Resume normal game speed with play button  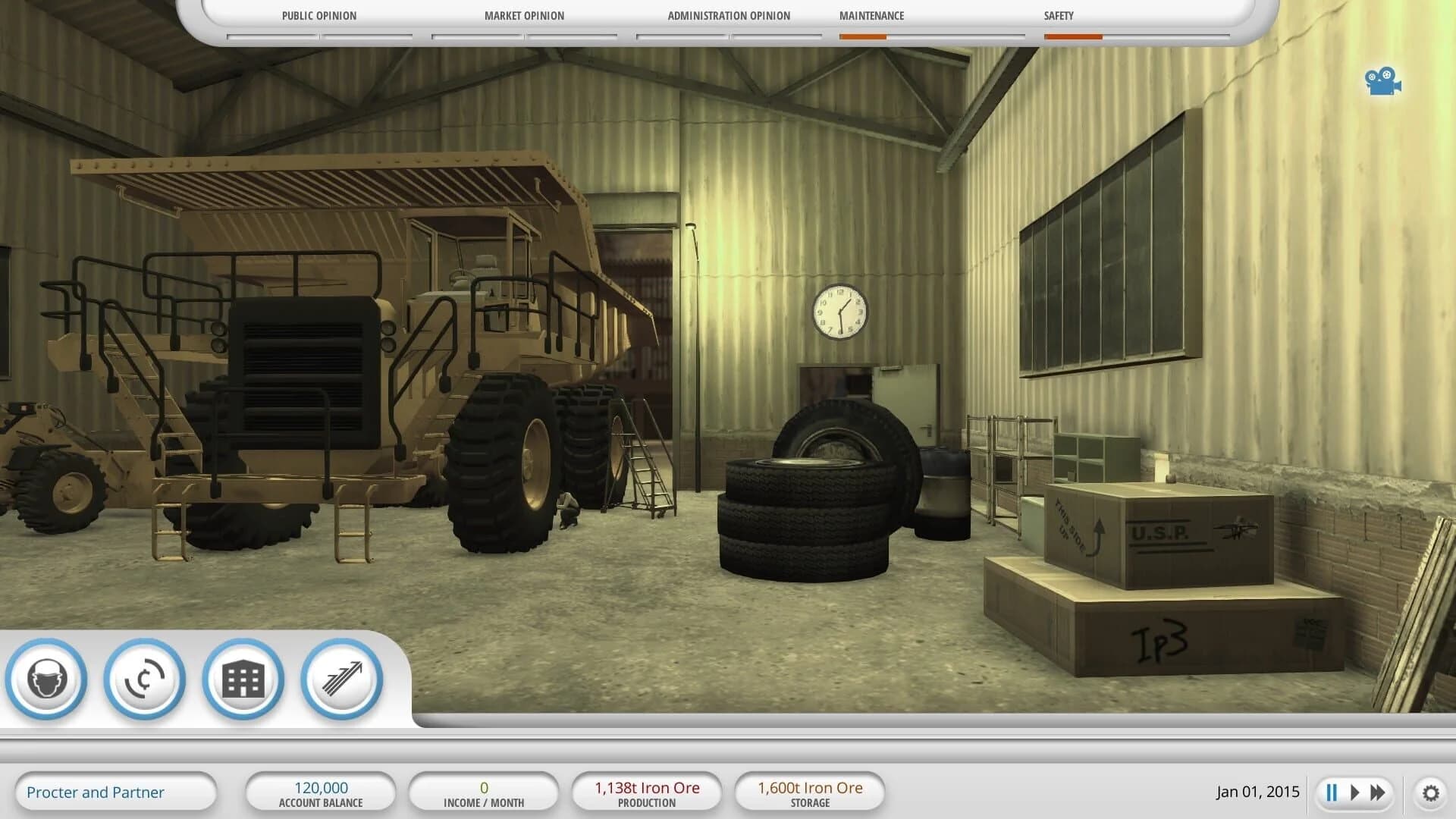1354,792
